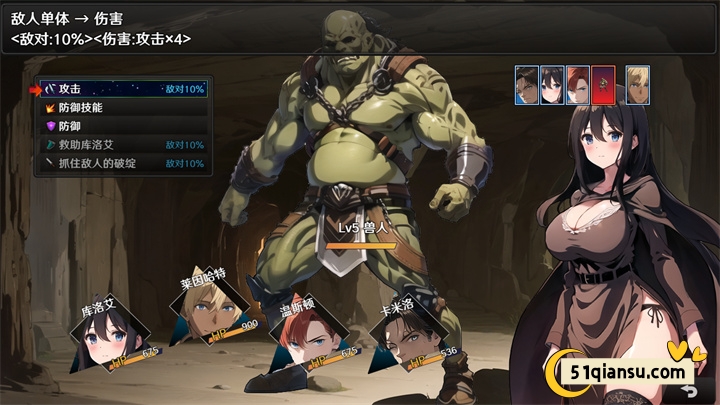Screen dimensions: 720x405
Task: Click the red-haired character's turn-order card
Action: 578,86
